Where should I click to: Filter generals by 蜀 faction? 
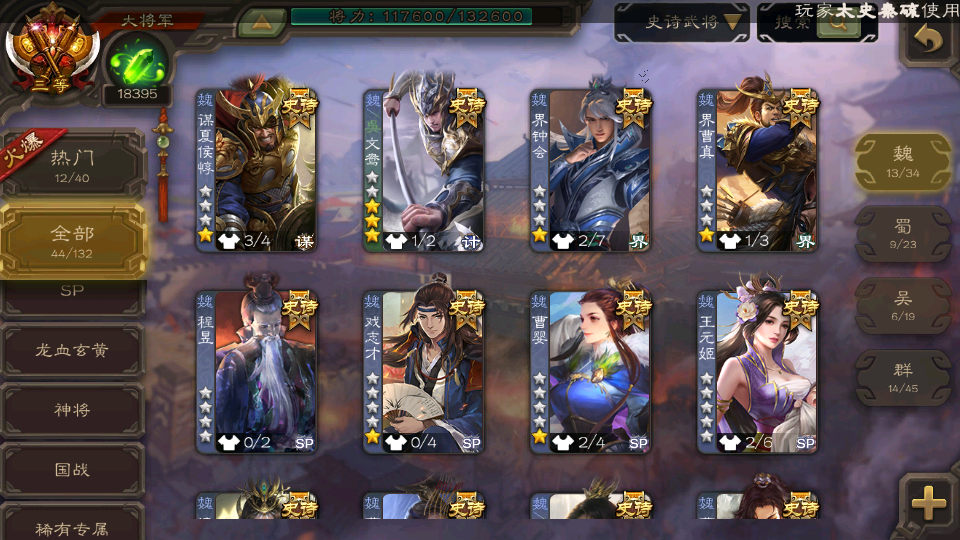(903, 233)
